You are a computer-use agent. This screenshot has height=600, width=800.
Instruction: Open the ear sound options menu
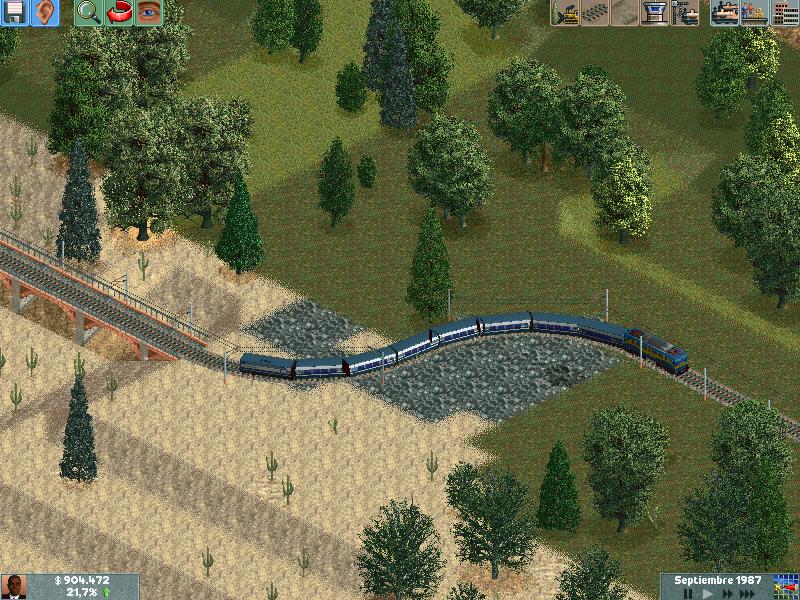[x=45, y=13]
